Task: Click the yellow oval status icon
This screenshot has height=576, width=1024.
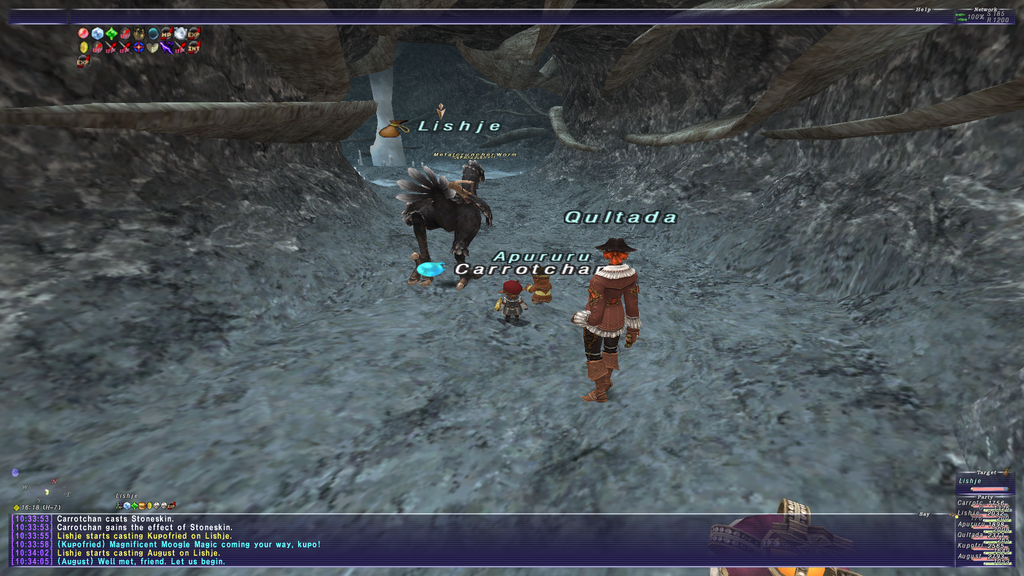Action: 84,47
